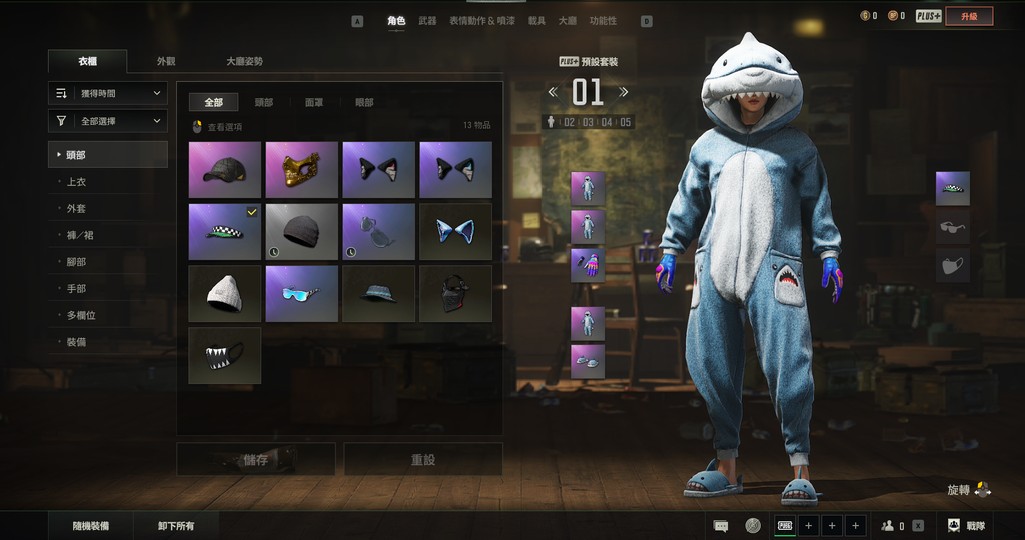Choose the 上衣 clothing category
Image resolution: width=1025 pixels, height=540 pixels.
[76, 182]
